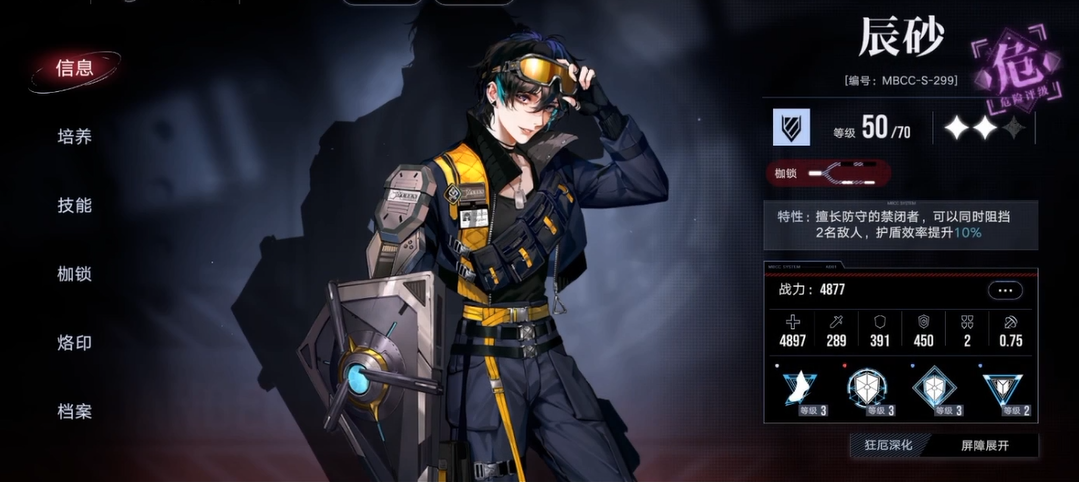Pick the hexagonal shield third skill icon

(x=935, y=387)
